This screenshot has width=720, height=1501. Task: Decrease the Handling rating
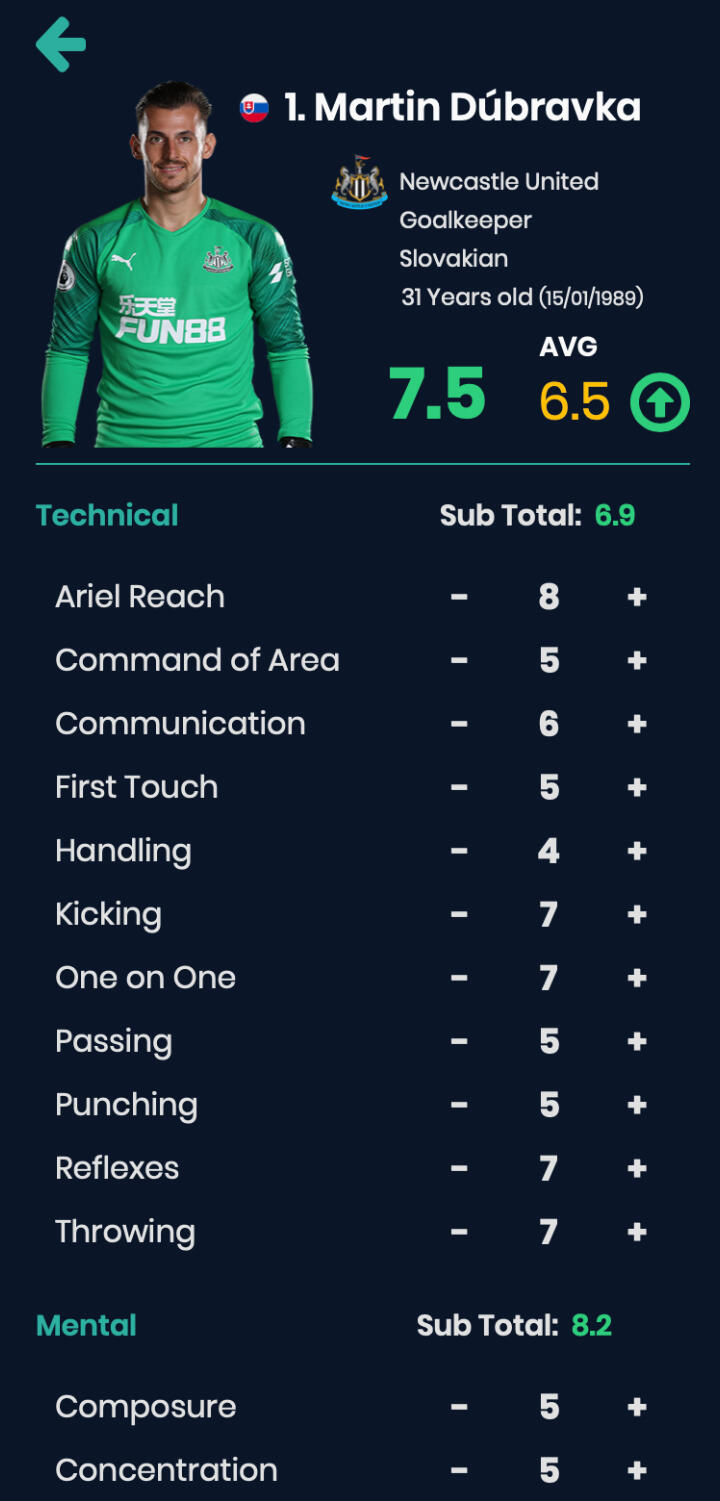(x=459, y=851)
